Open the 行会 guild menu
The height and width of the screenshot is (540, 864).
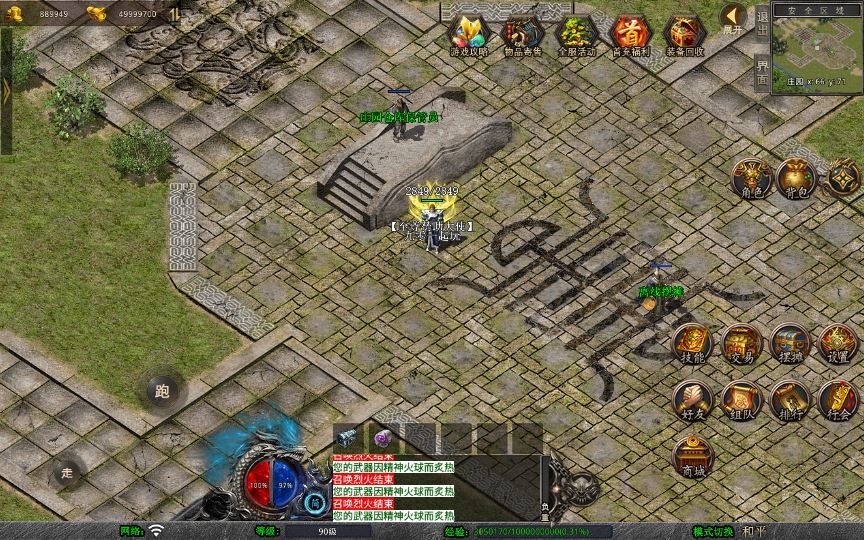[838, 400]
